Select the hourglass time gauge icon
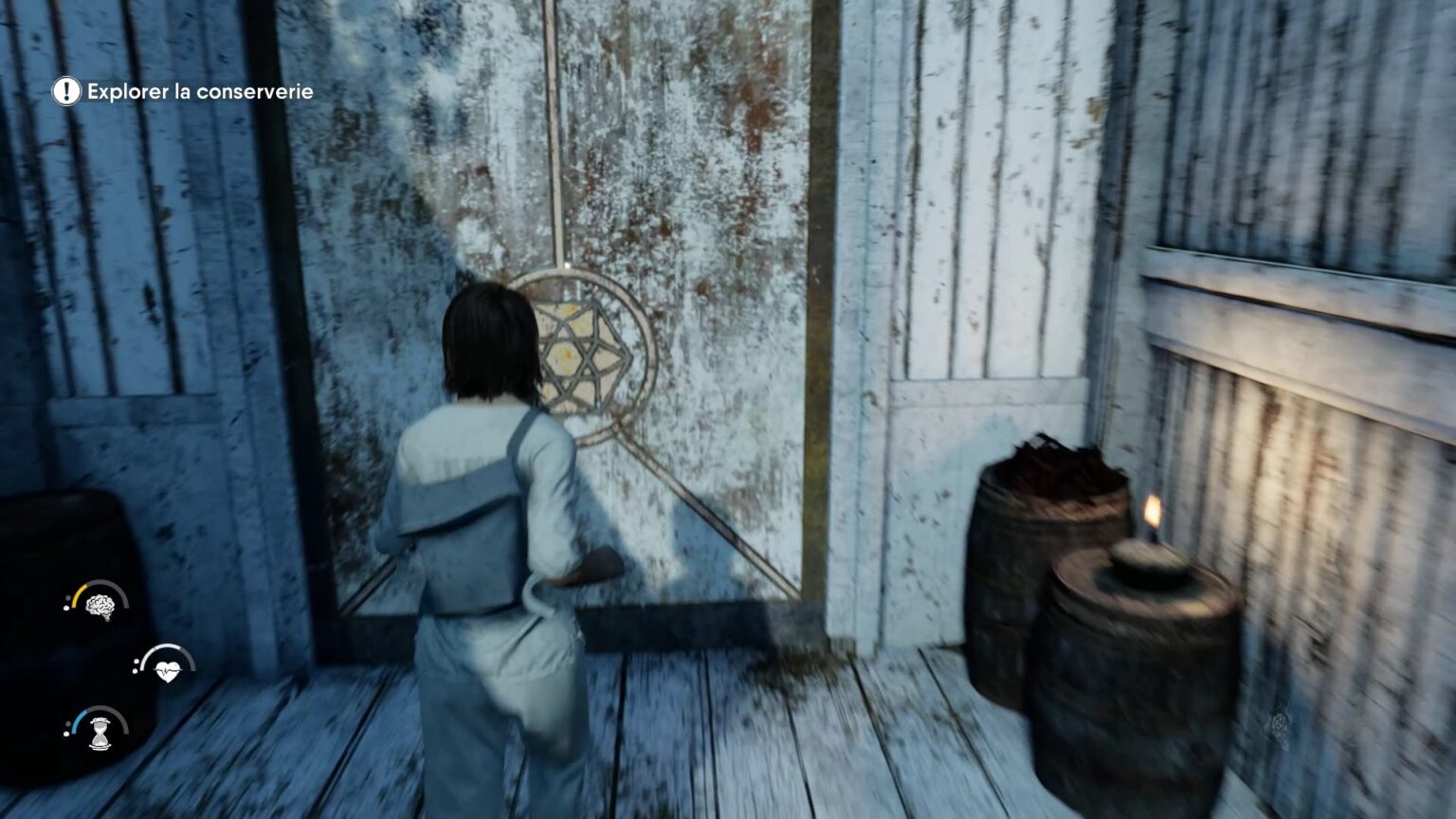The image size is (1456, 819). (x=100, y=733)
